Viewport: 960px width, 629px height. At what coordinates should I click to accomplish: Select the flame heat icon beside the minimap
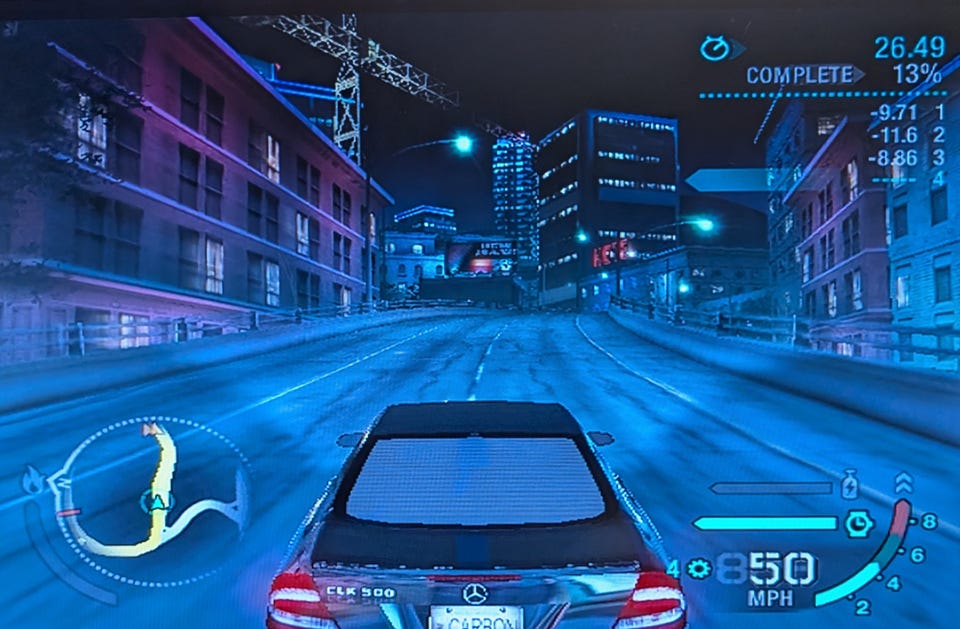[x=33, y=481]
